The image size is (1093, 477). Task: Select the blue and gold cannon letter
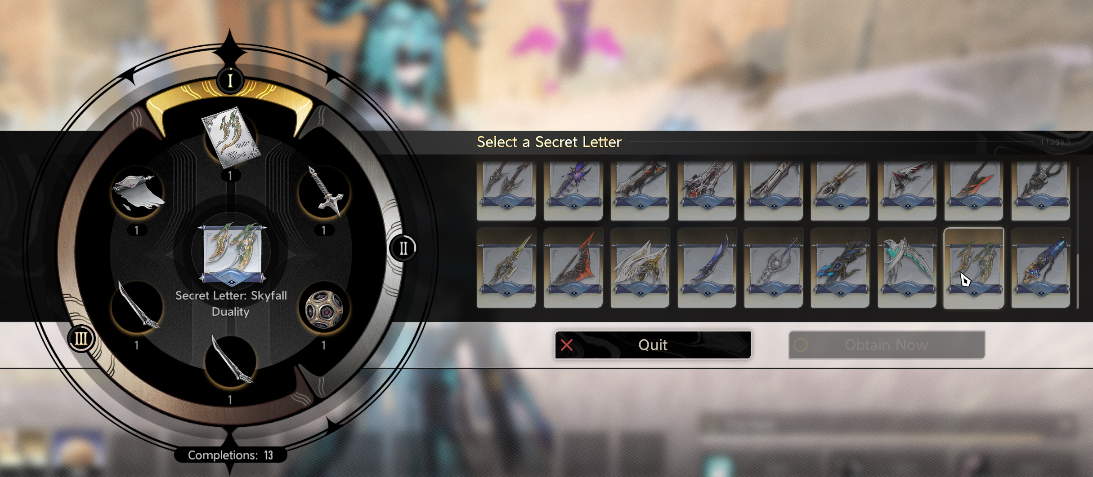tap(1040, 267)
